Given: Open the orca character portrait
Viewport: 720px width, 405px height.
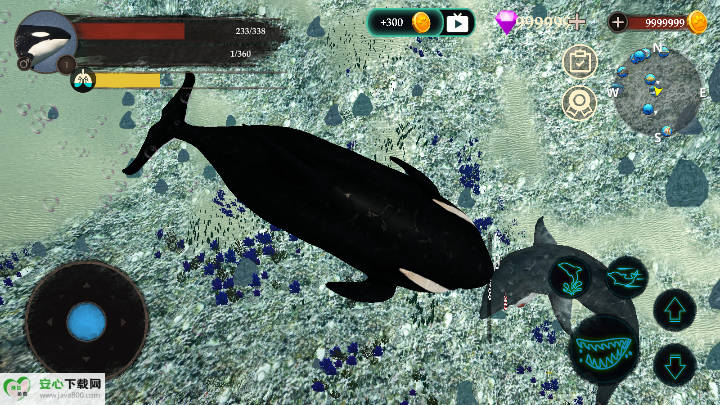Looking at the screenshot, I should 46,41.
